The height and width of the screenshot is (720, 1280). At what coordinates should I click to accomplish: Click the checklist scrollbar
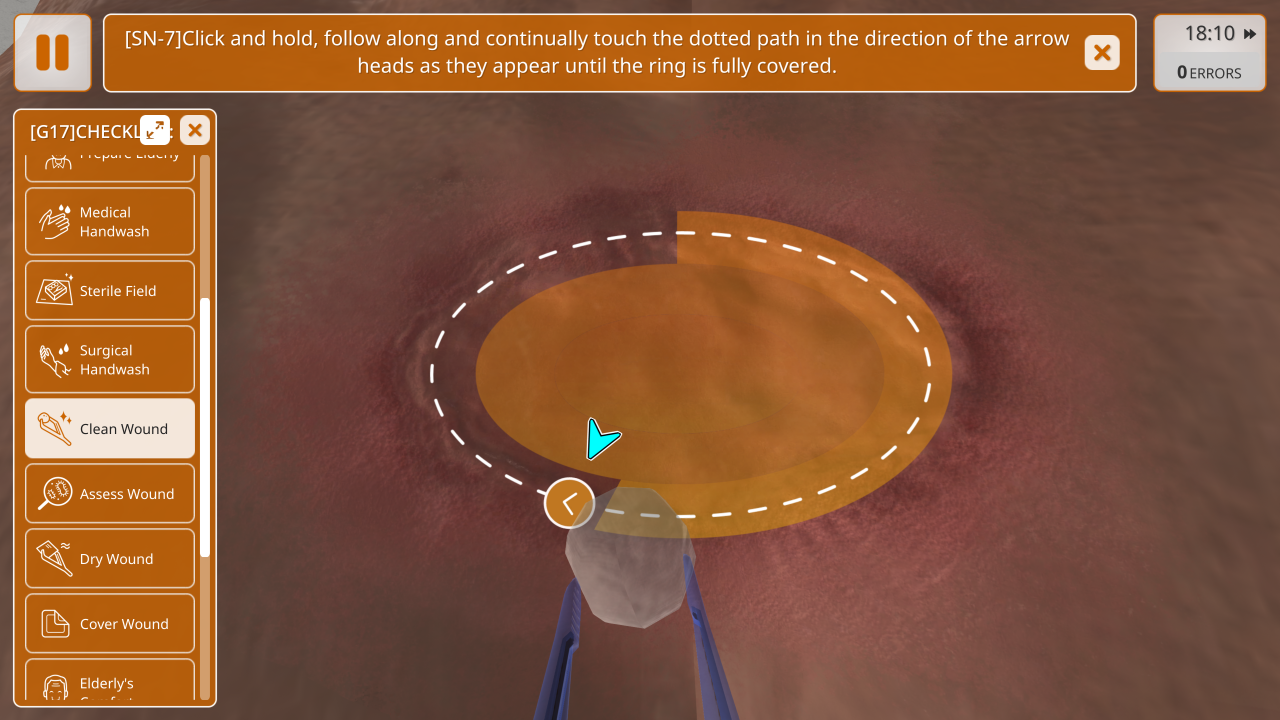[x=205, y=427]
